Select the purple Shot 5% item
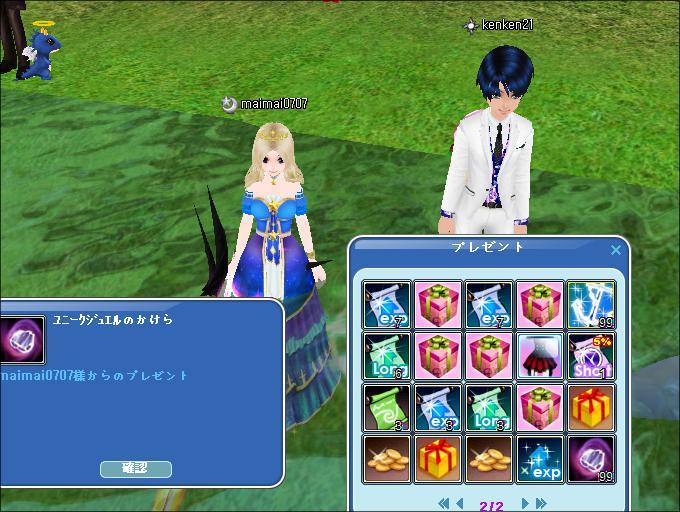 591,355
